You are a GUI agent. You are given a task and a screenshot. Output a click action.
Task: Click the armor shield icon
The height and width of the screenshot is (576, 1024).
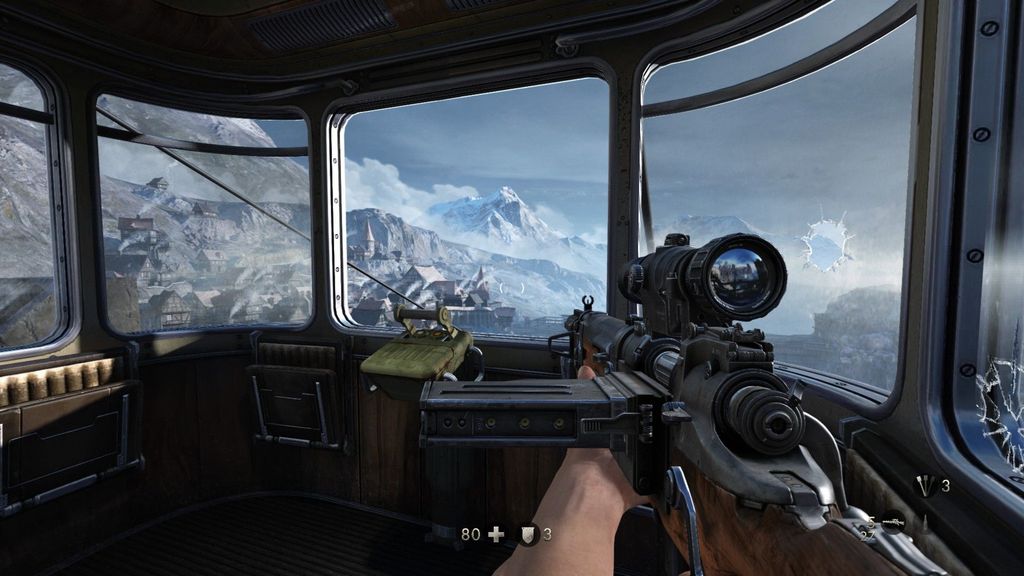click(x=528, y=534)
